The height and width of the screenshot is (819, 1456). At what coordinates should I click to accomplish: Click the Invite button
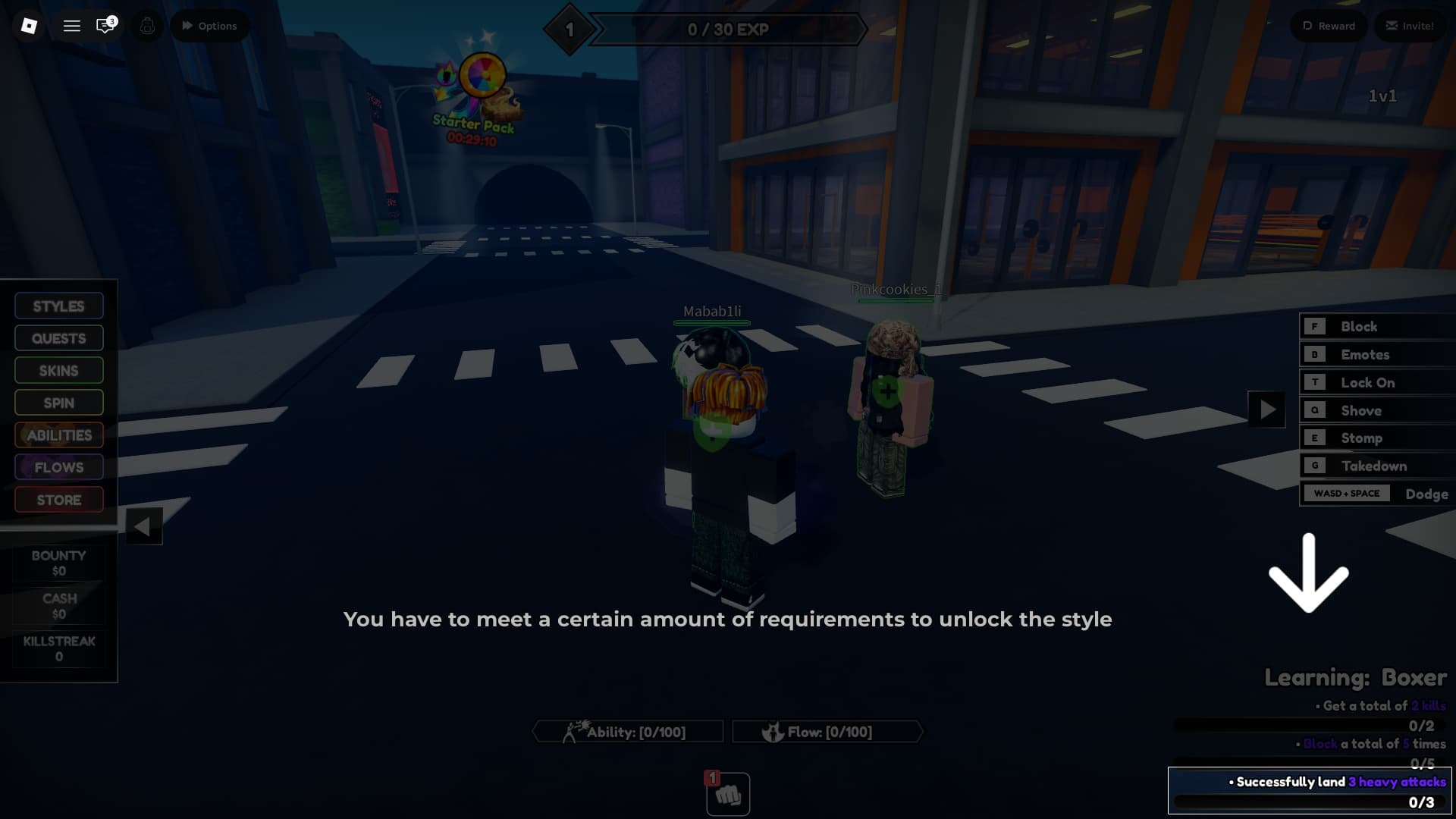(1410, 25)
